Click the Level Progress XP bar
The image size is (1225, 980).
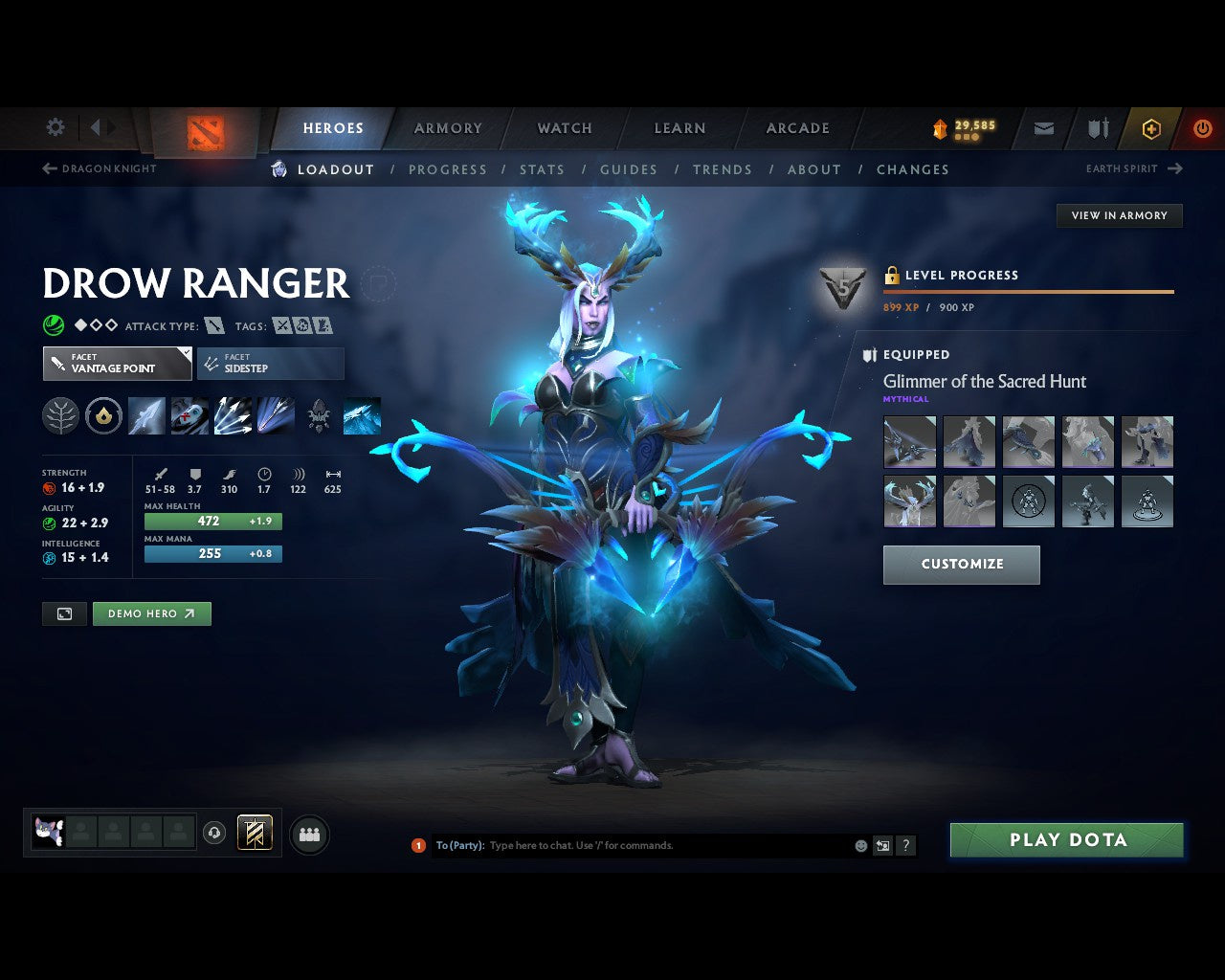(1028, 293)
